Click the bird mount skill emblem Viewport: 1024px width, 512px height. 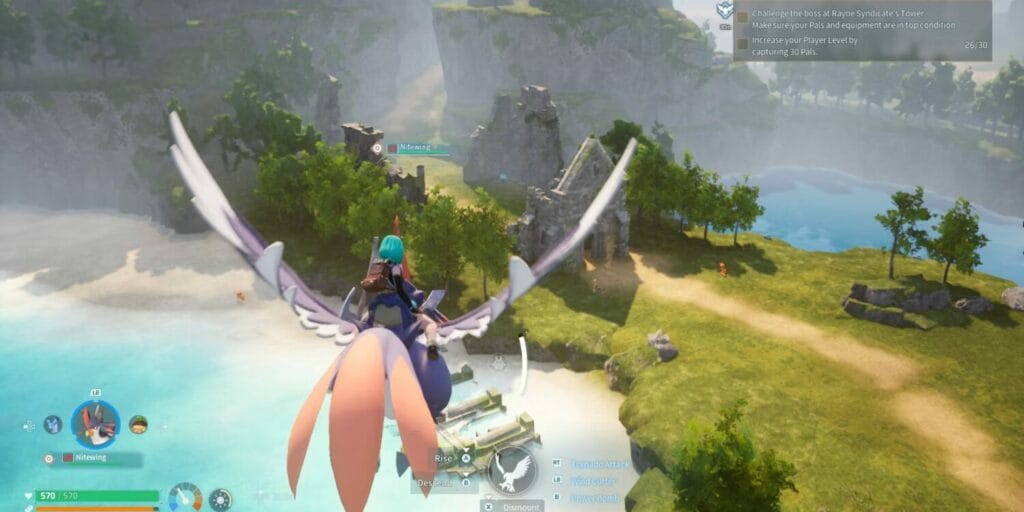point(511,468)
